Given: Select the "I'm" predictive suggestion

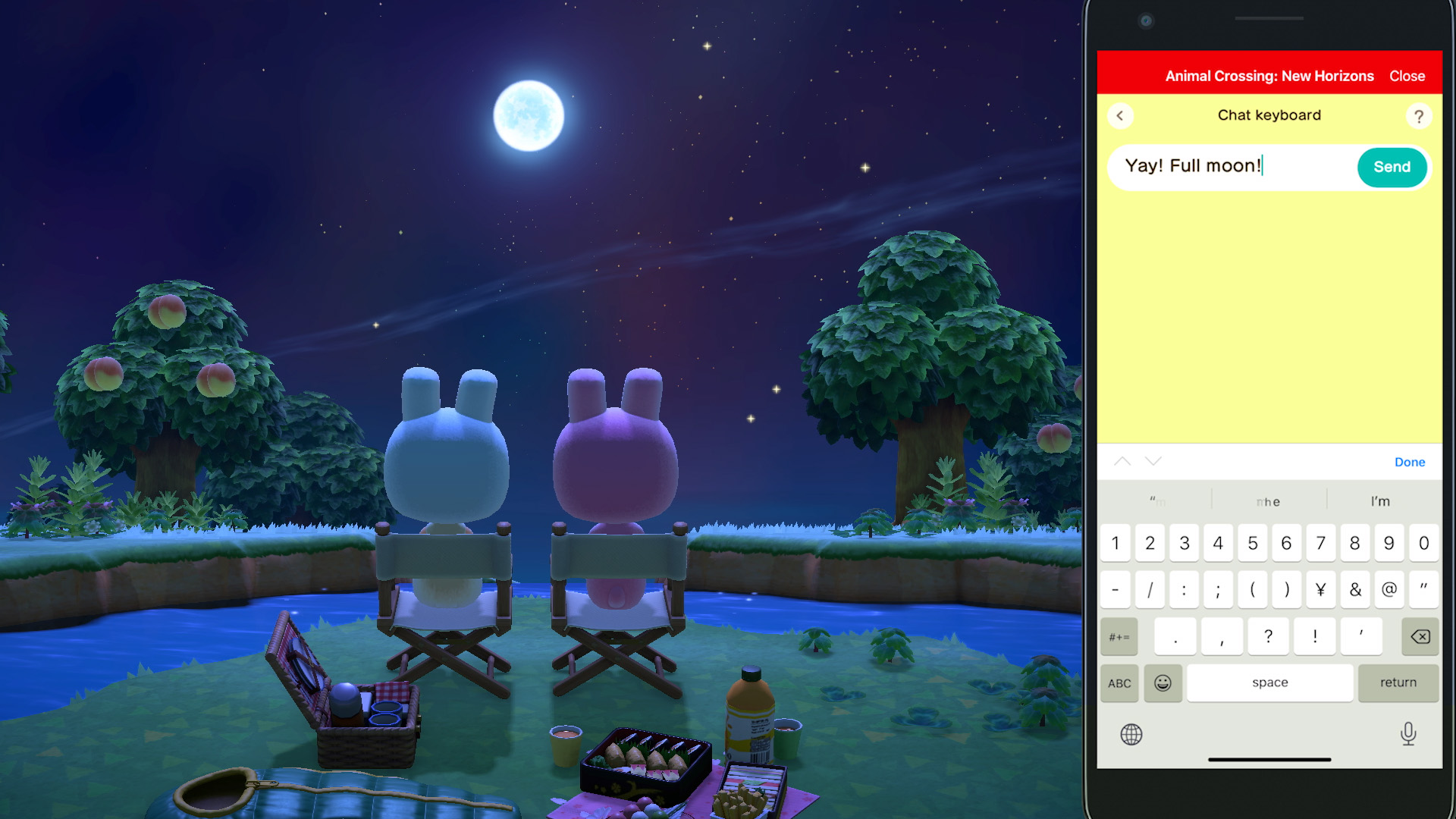Looking at the screenshot, I should [x=1379, y=501].
